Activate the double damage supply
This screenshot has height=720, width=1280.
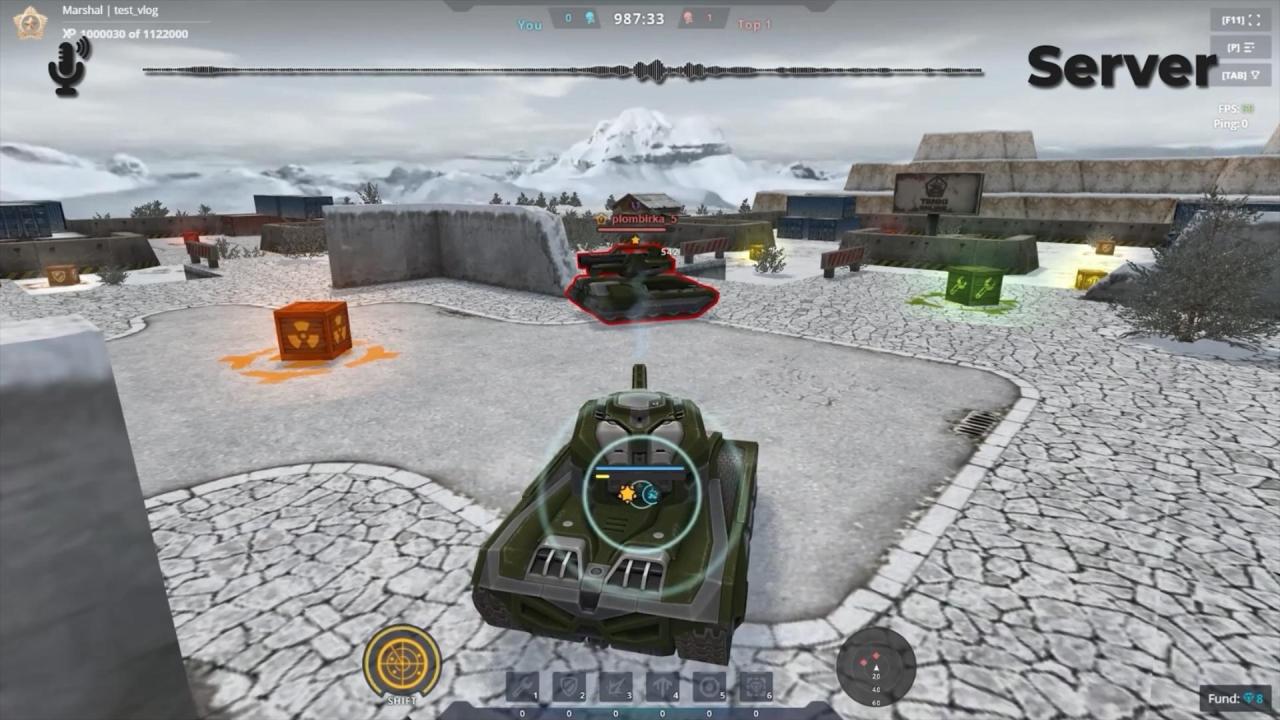pos(615,687)
